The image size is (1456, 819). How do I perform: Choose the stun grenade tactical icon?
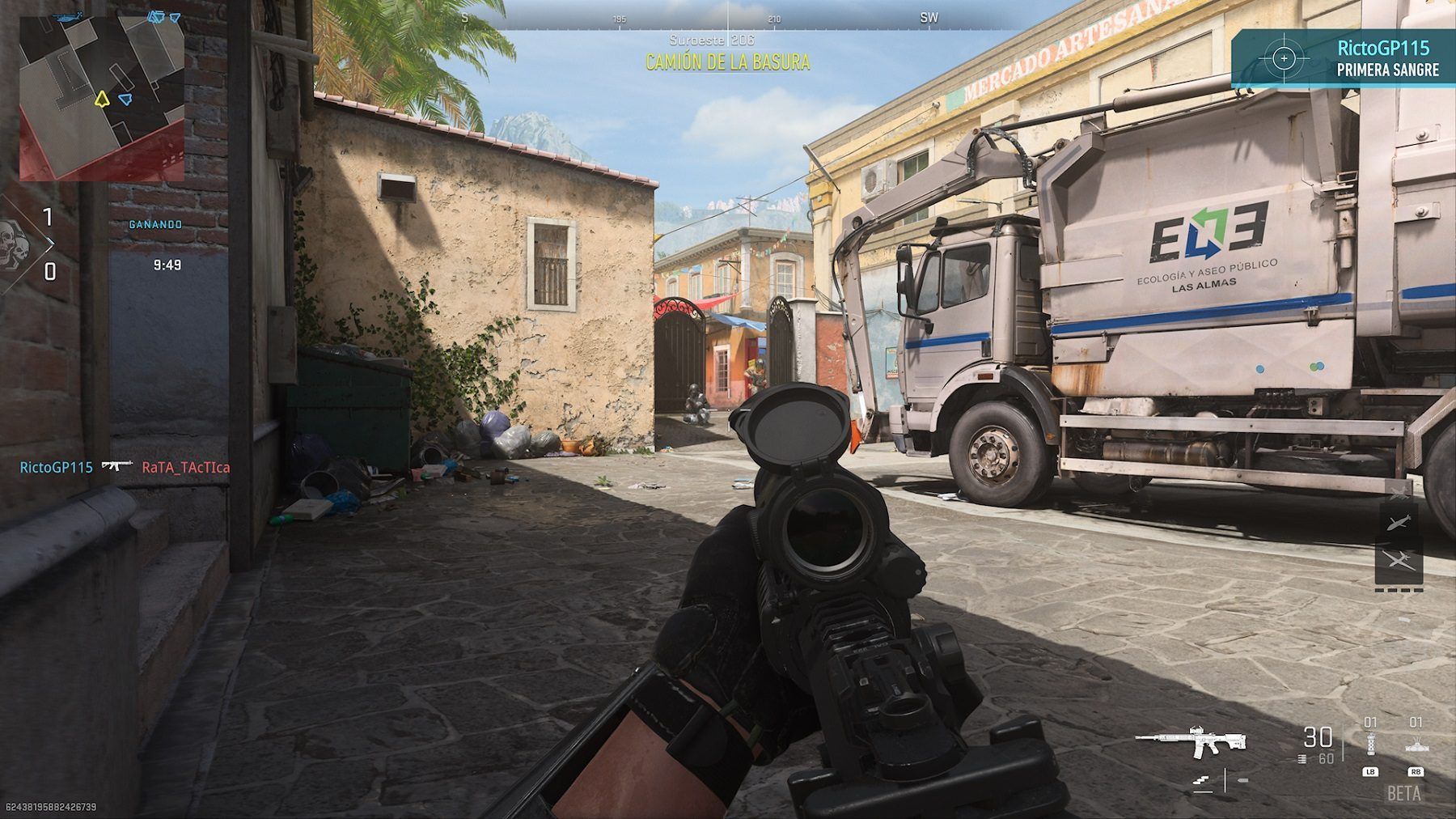point(1369,745)
